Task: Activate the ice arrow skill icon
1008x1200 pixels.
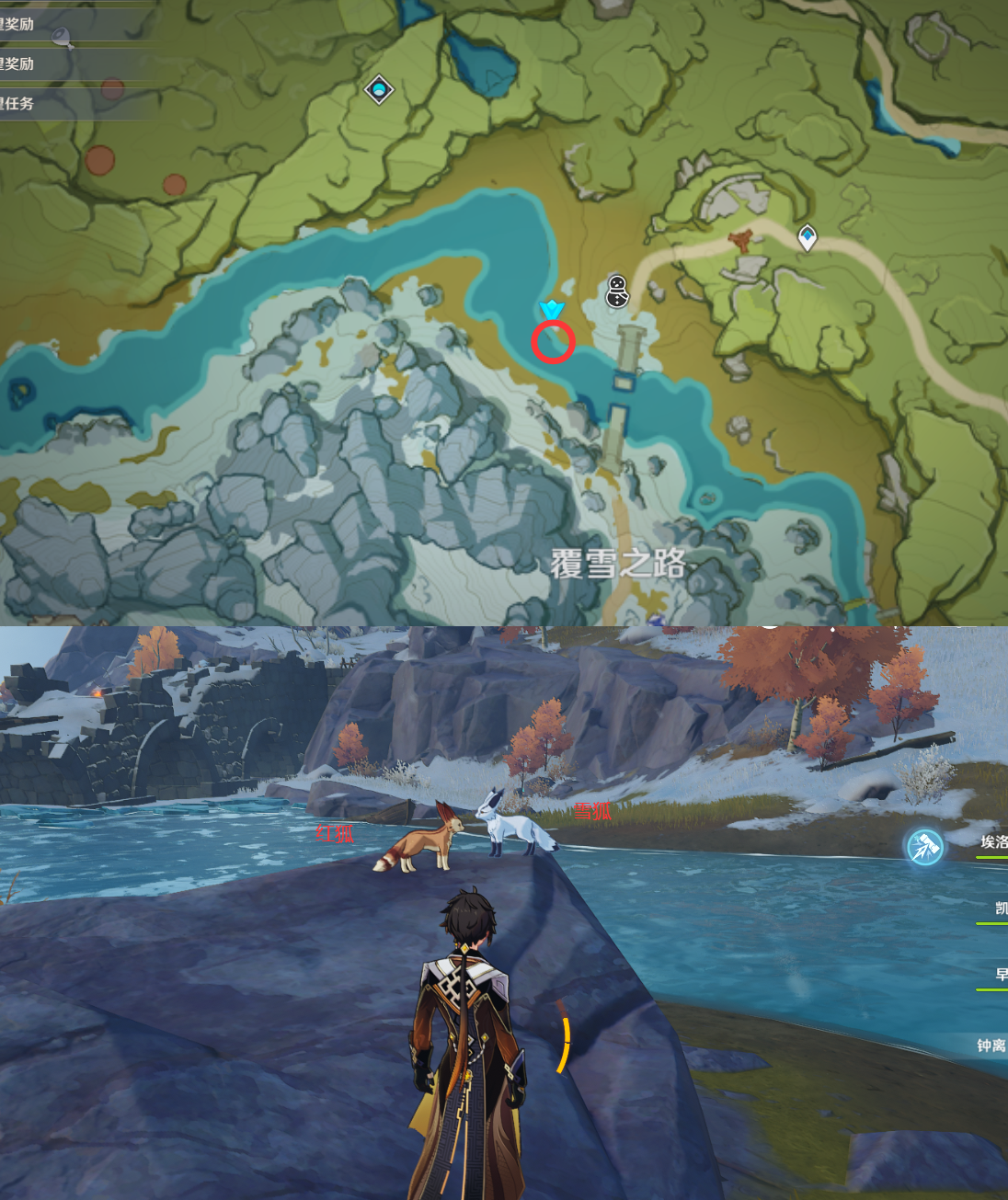Action: (924, 847)
